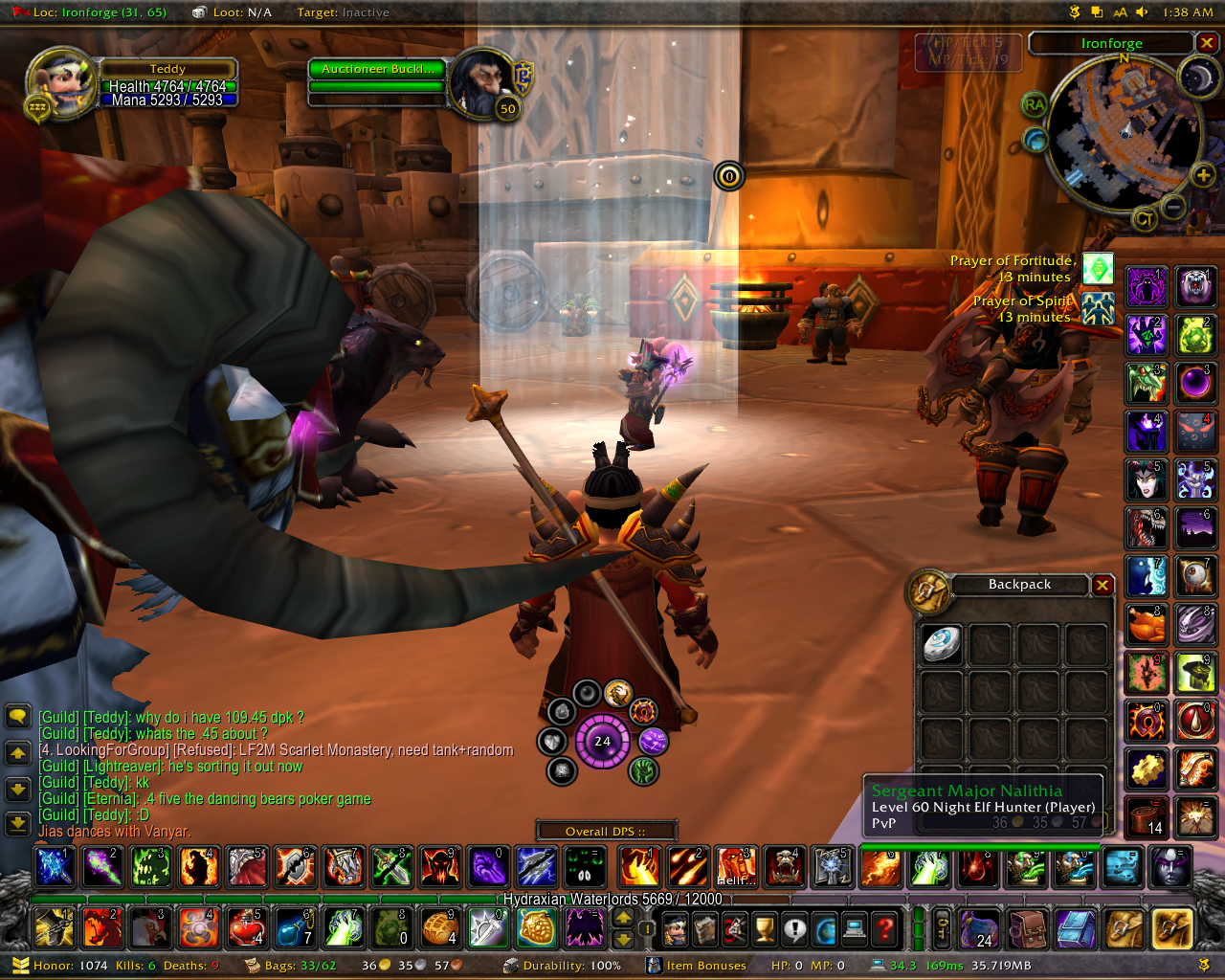This screenshot has height=980, width=1225.
Task: Click the RA button beside the minimap
Action: [x=1034, y=105]
